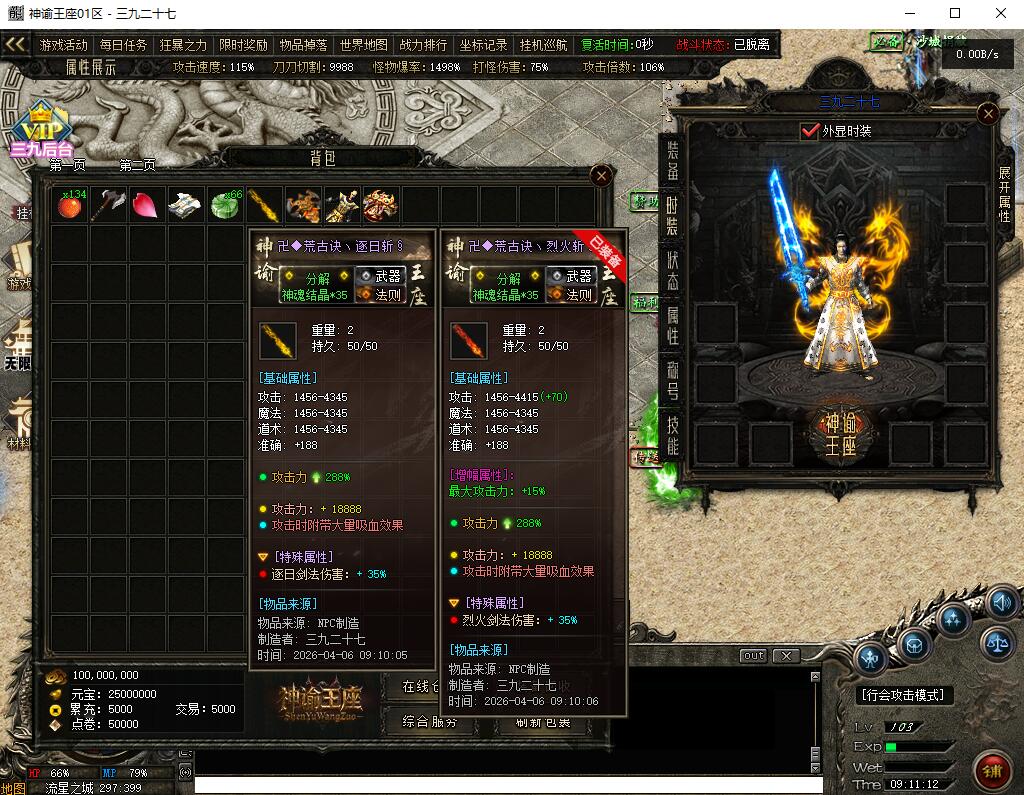Switch to 第二页 backpack page two

(x=138, y=165)
